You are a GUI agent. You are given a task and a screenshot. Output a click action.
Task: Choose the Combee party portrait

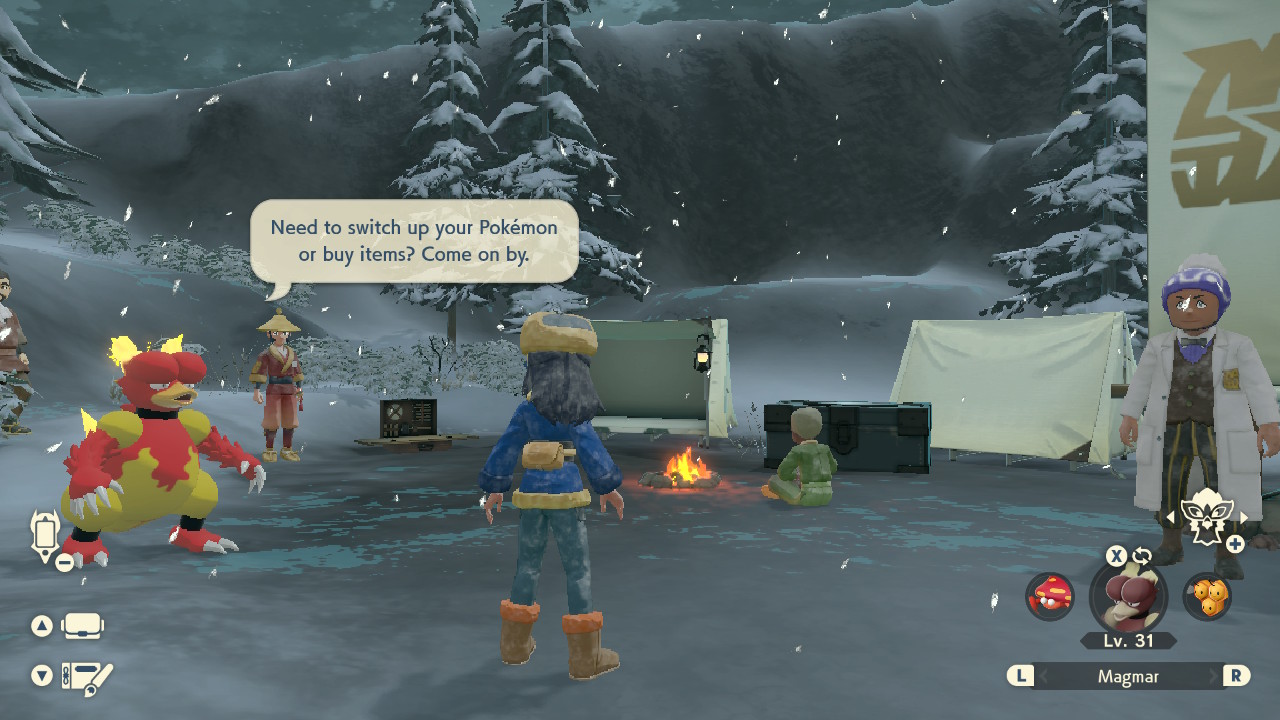pos(1207,596)
